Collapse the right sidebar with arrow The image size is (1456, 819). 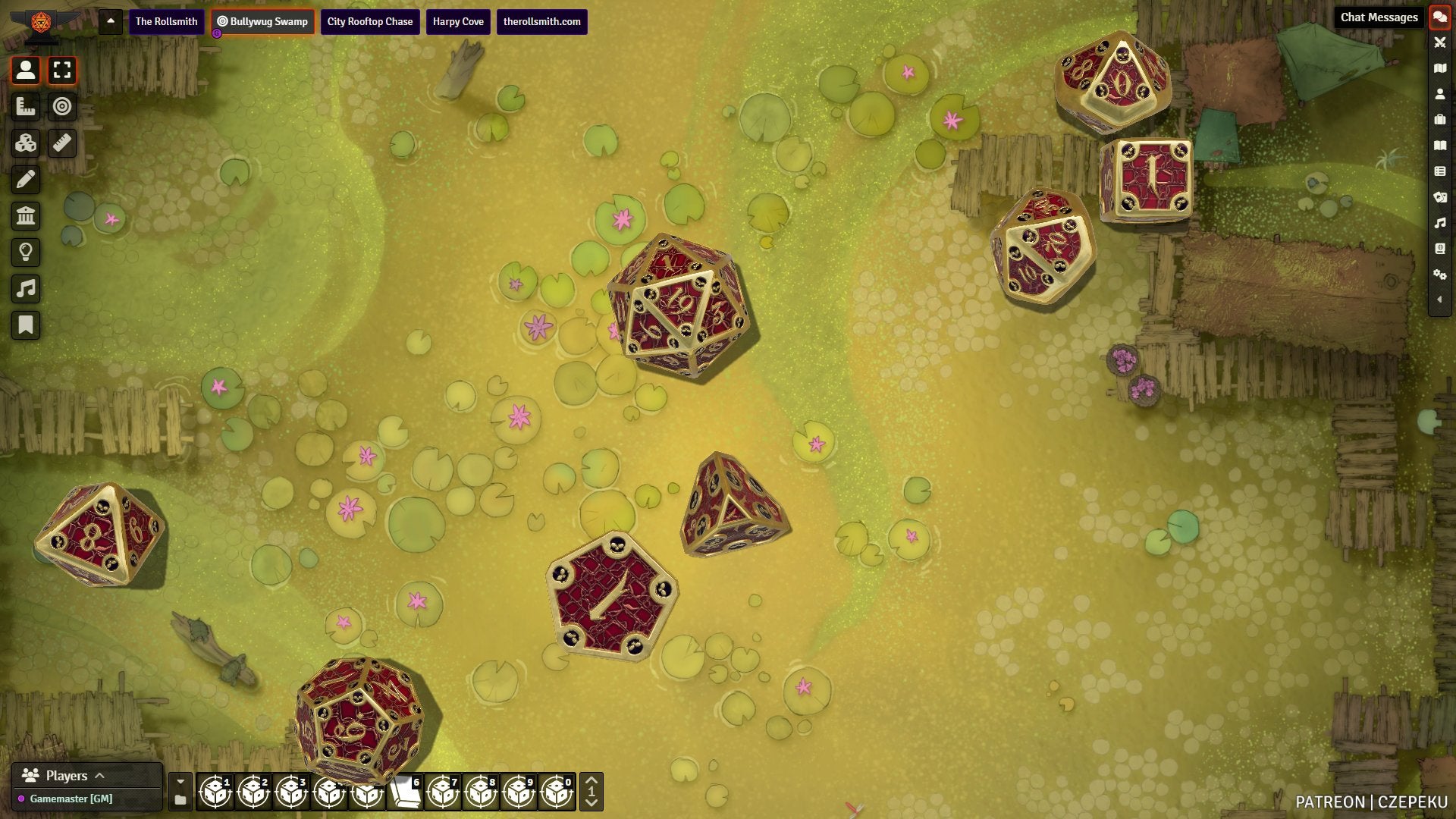coord(1439,300)
